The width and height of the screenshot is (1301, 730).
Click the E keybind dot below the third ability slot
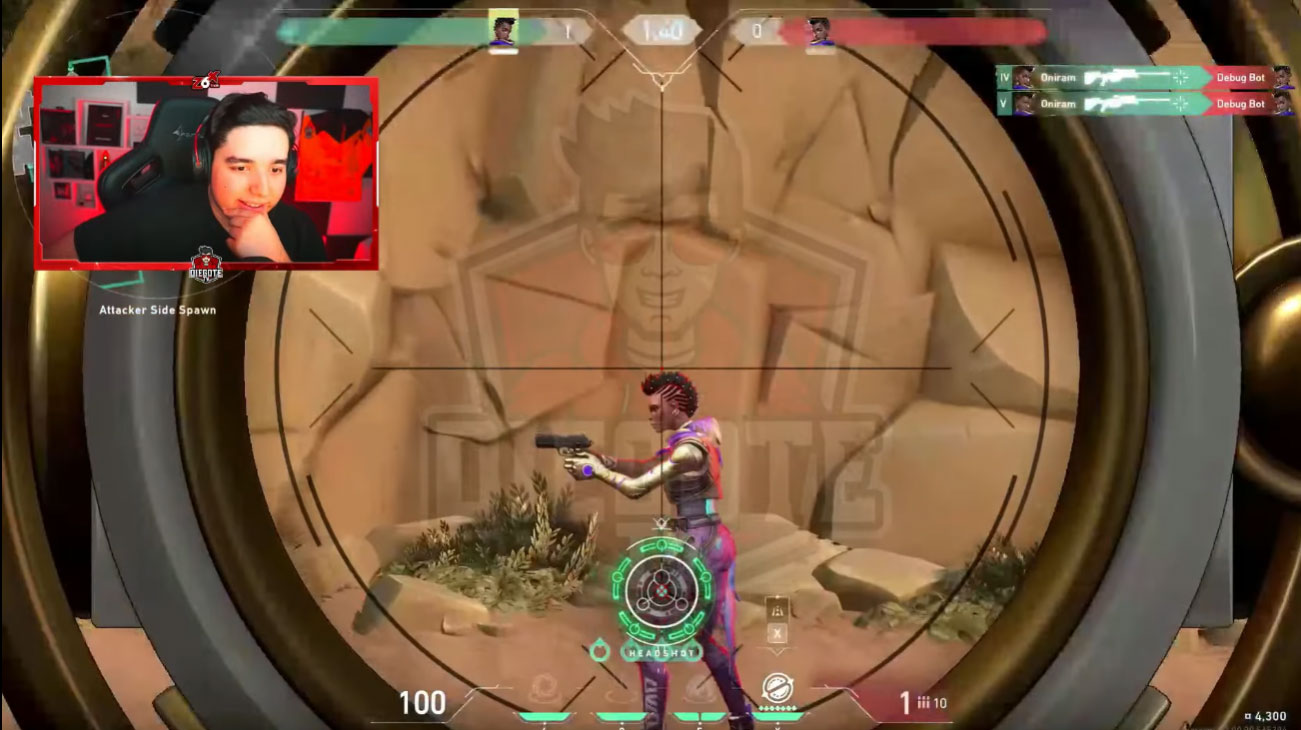(x=700, y=722)
